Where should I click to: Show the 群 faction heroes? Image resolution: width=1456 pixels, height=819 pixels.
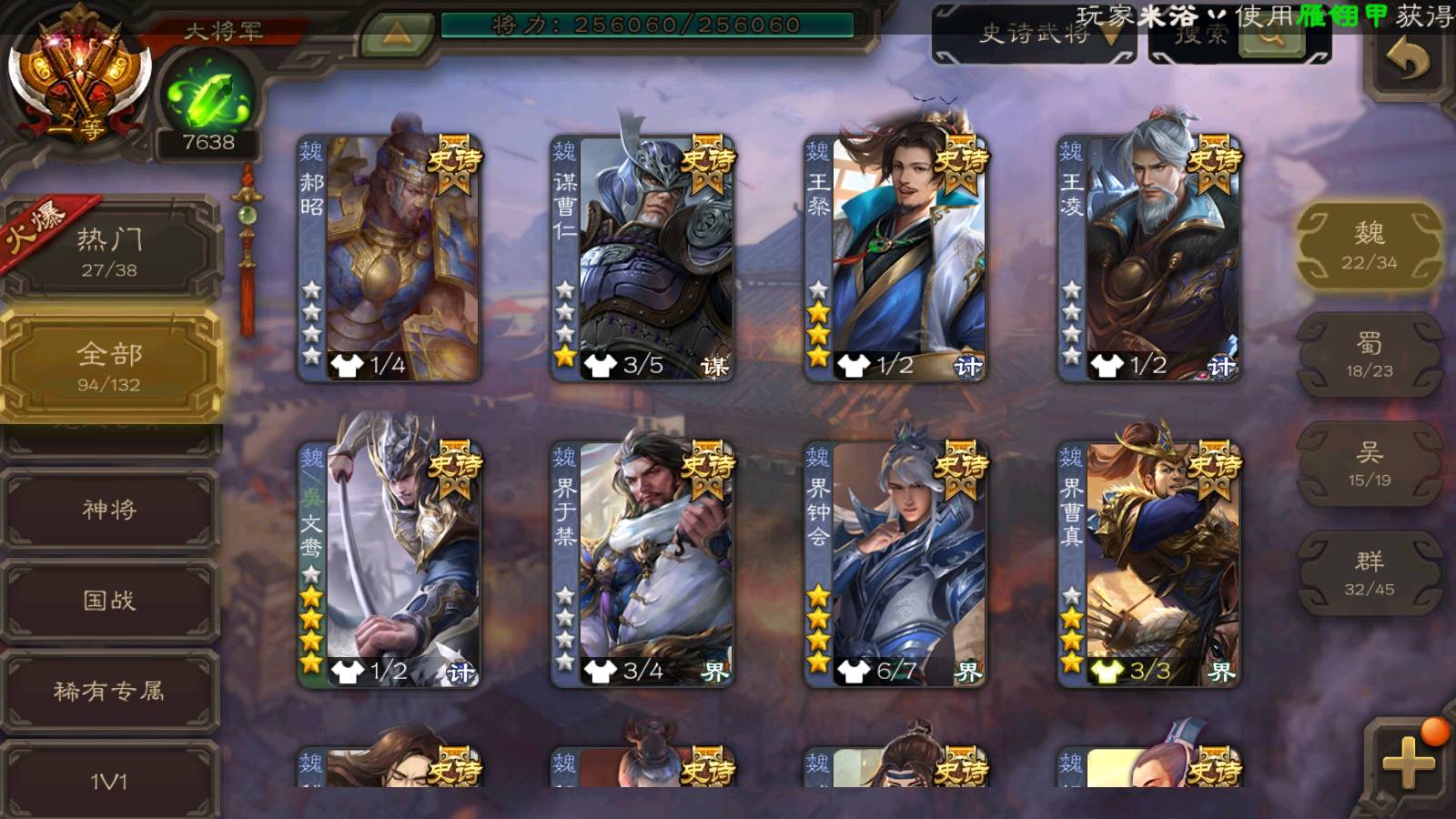click(x=1369, y=572)
